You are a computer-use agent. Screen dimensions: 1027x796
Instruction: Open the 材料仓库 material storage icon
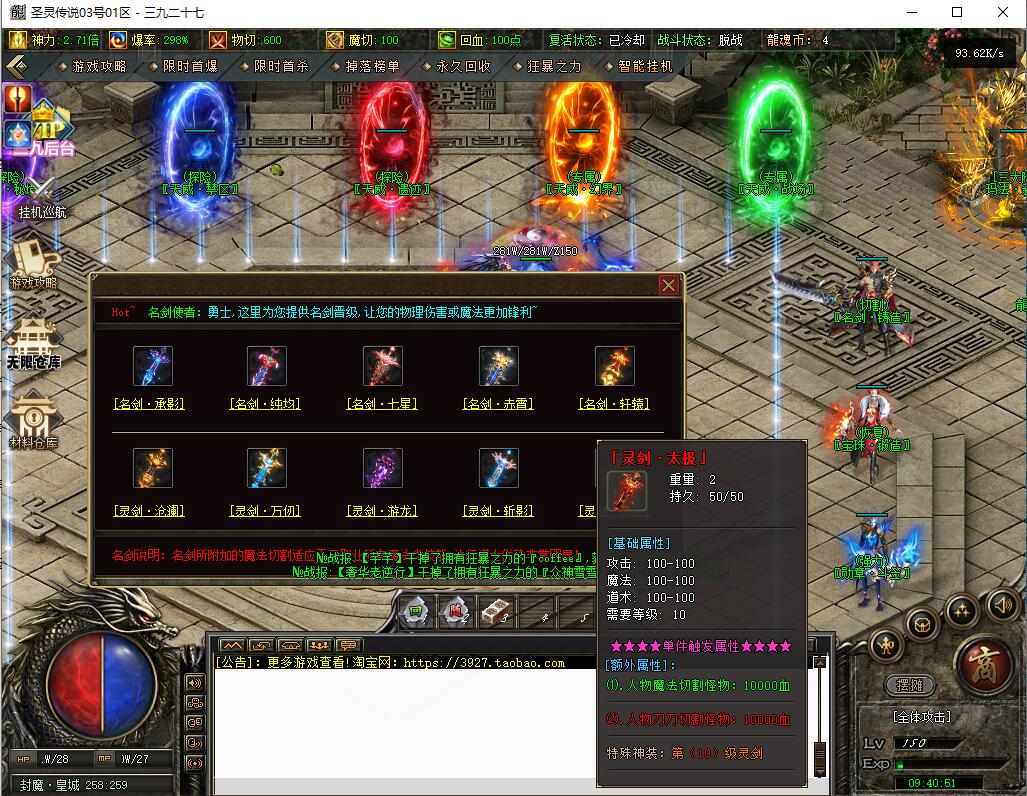34,420
